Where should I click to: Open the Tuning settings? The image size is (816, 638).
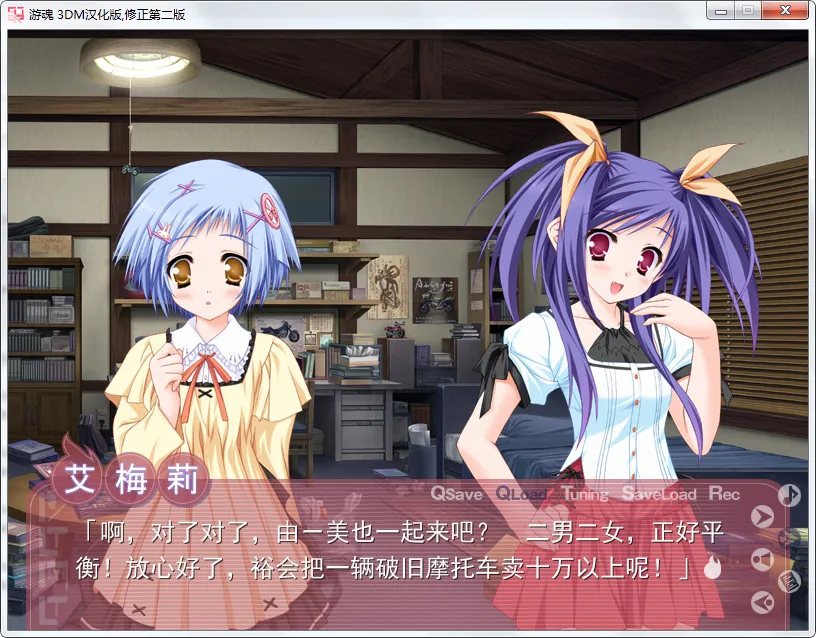click(585, 494)
